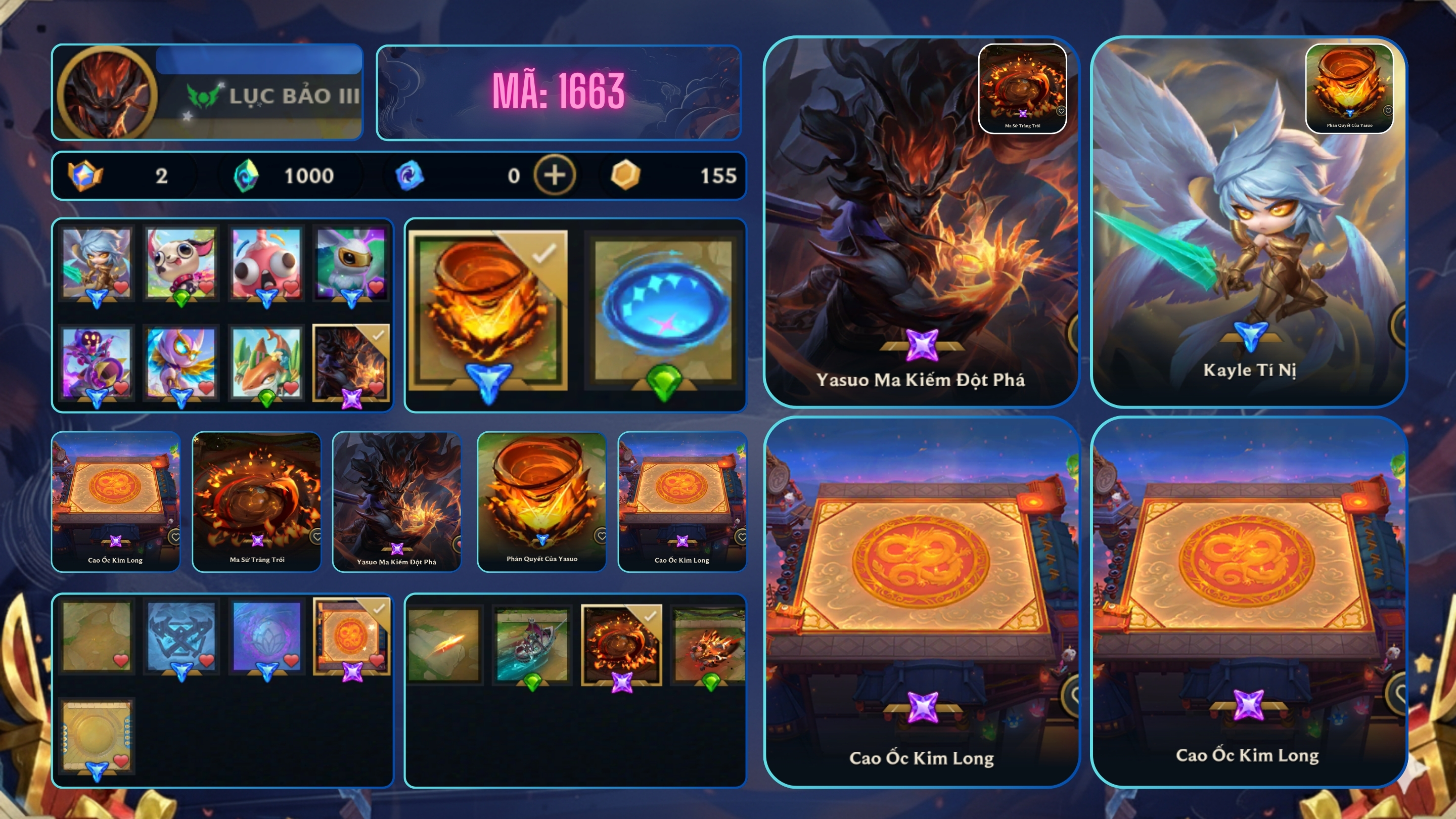Pick the checked orange tornado boom tile
1456x819 pixels.
488,310
